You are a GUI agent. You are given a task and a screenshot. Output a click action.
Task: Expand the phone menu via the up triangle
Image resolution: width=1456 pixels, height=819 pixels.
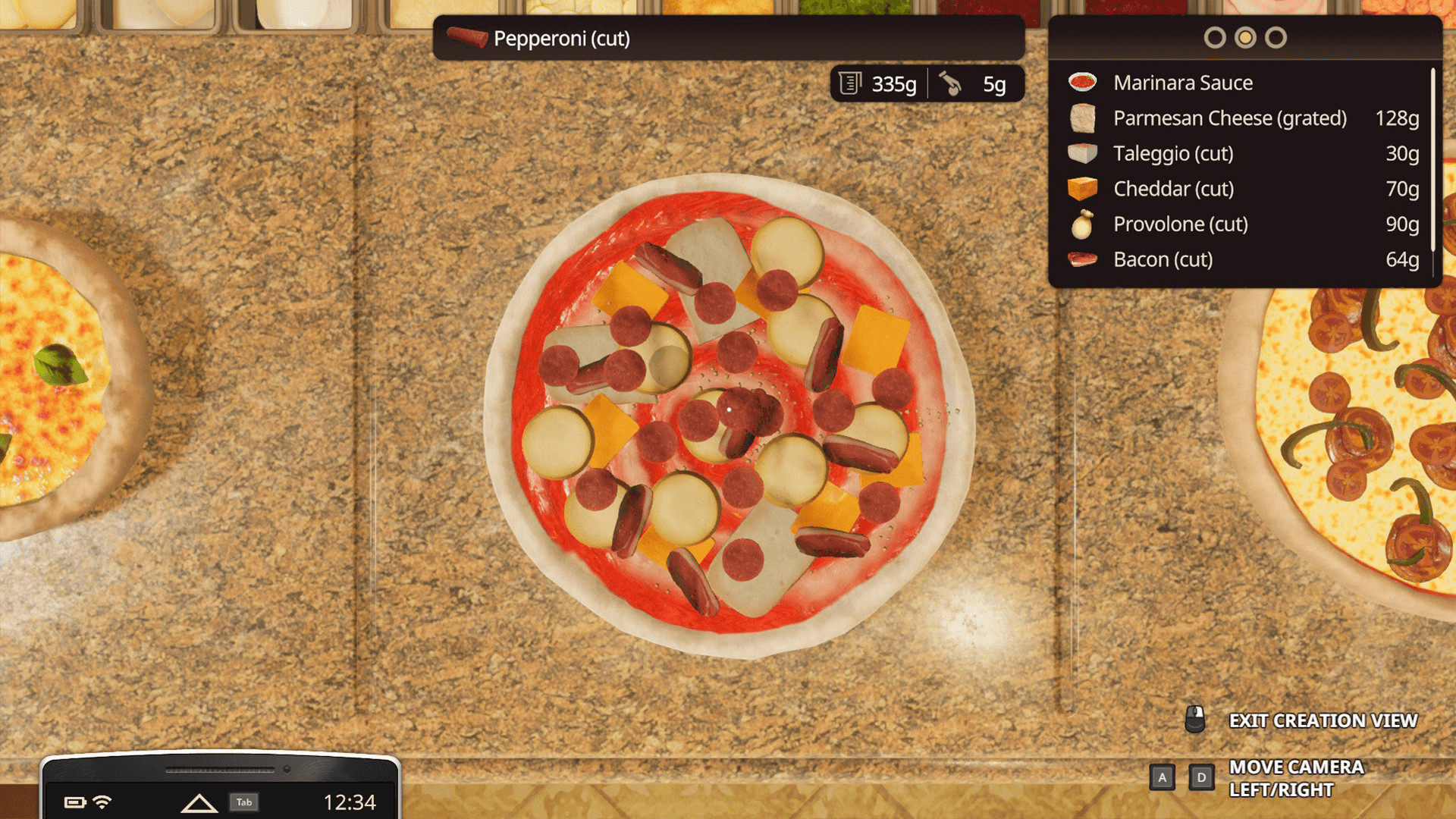(200, 802)
